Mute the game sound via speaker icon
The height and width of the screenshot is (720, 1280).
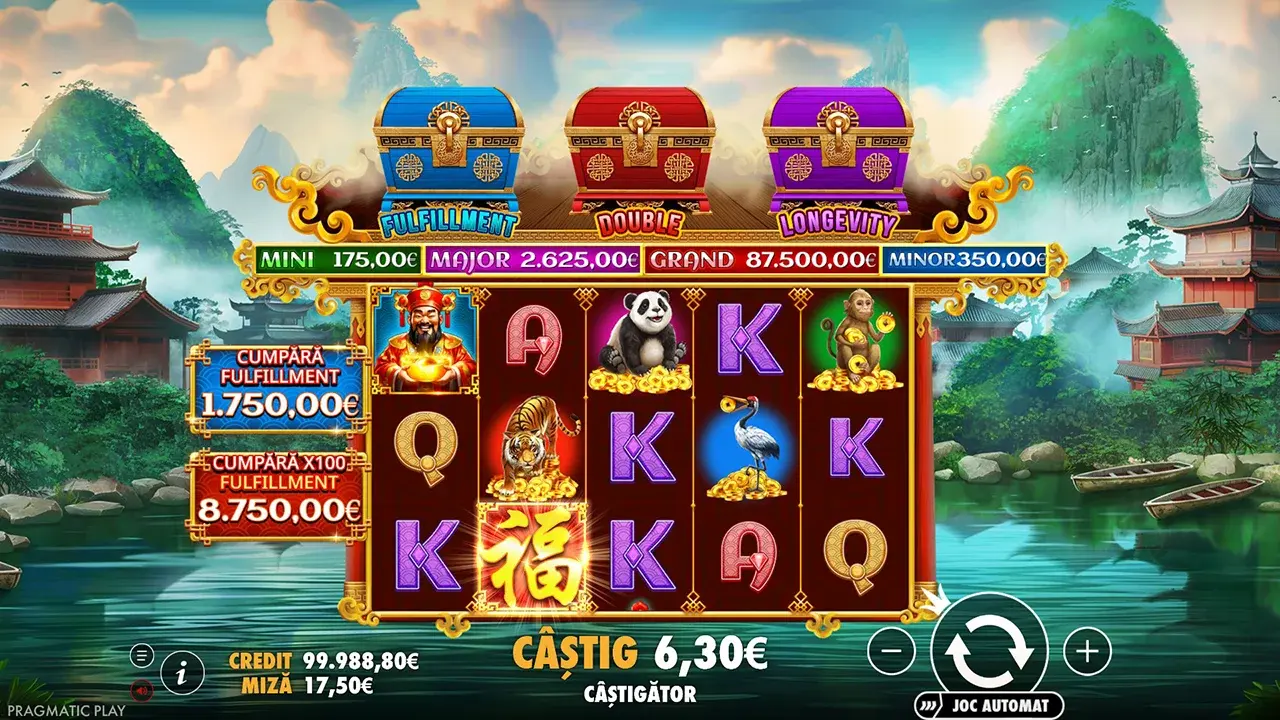(x=141, y=690)
